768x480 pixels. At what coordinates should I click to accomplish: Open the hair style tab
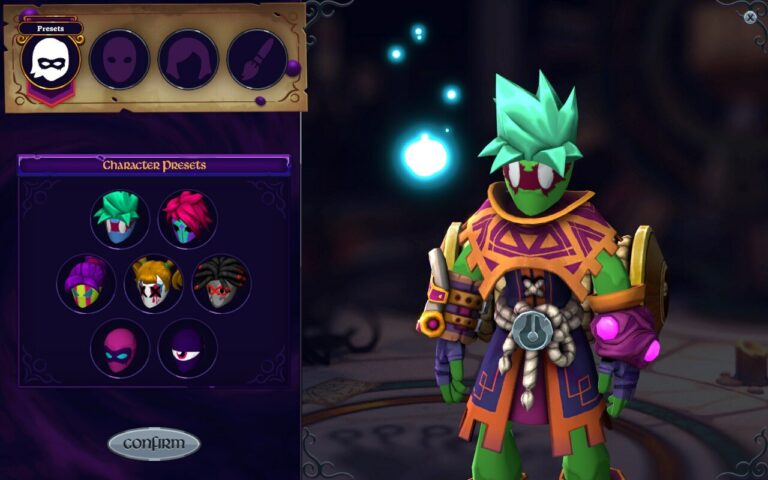[x=188, y=59]
